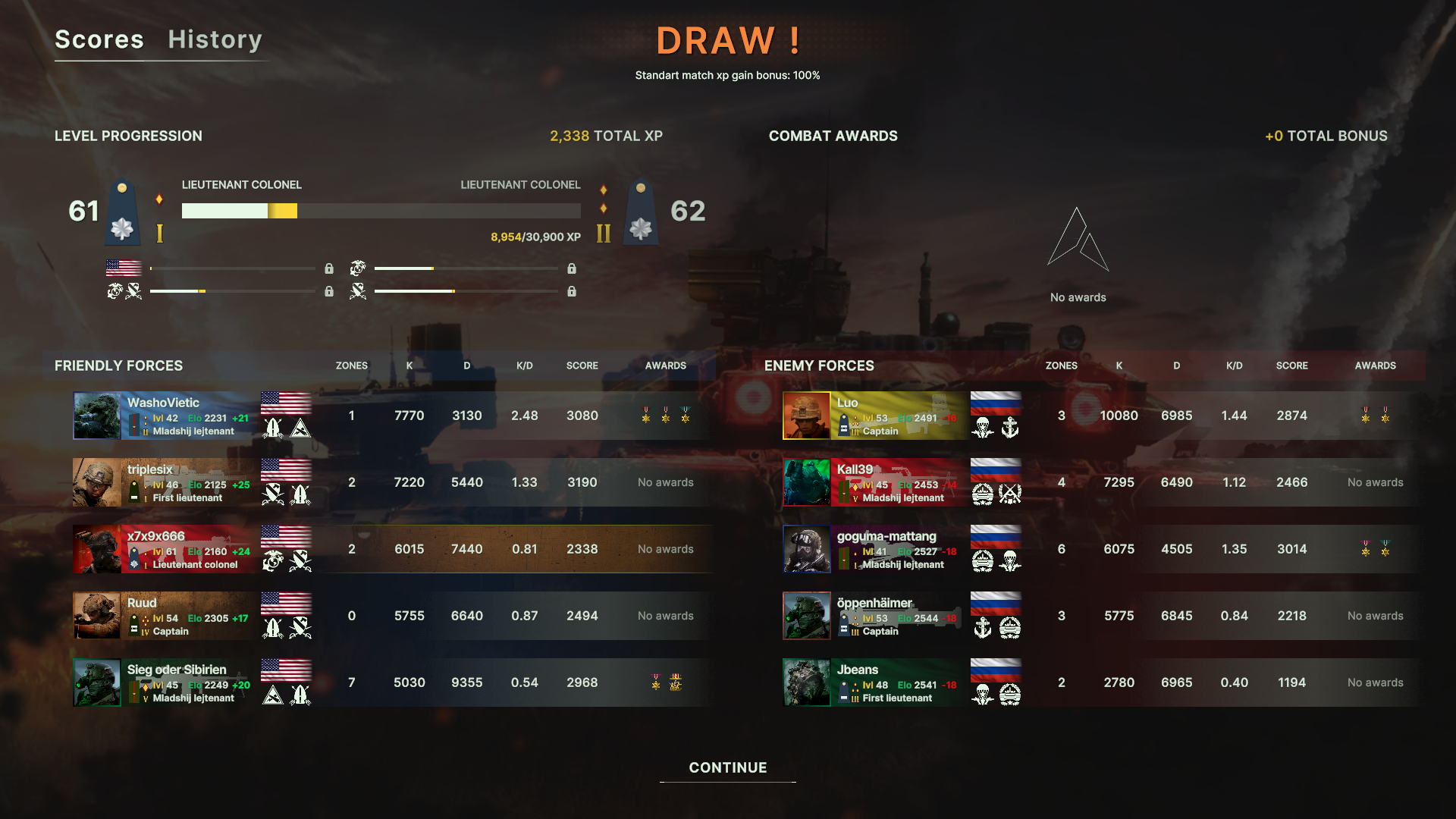The width and height of the screenshot is (1456, 819).
Task: Switch to the History tab
Action: pyautogui.click(x=215, y=39)
